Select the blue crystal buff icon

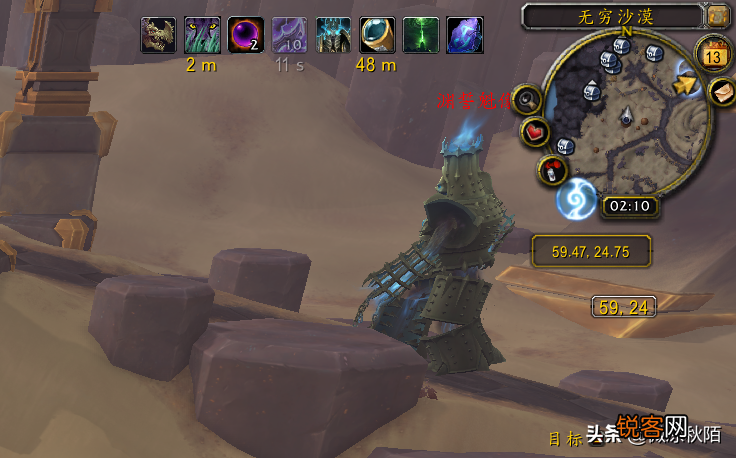tap(465, 36)
